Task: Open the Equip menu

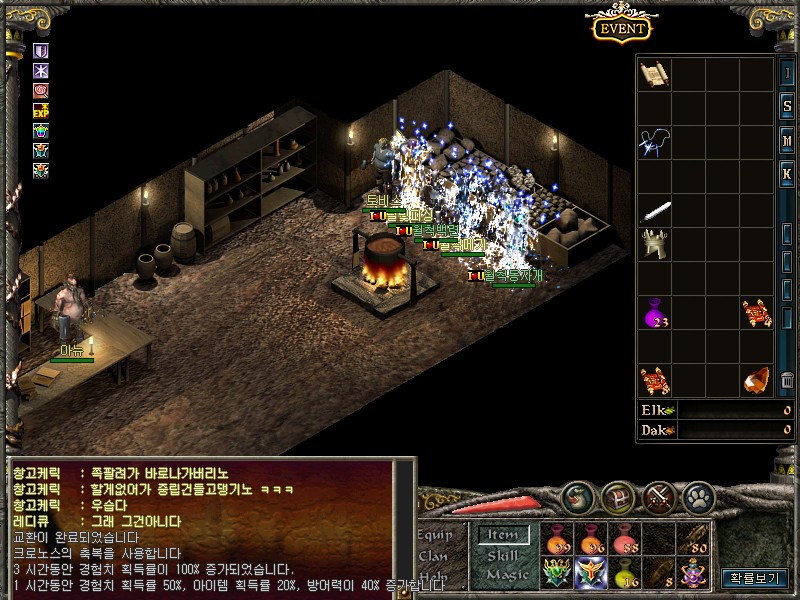Action: 434,535
